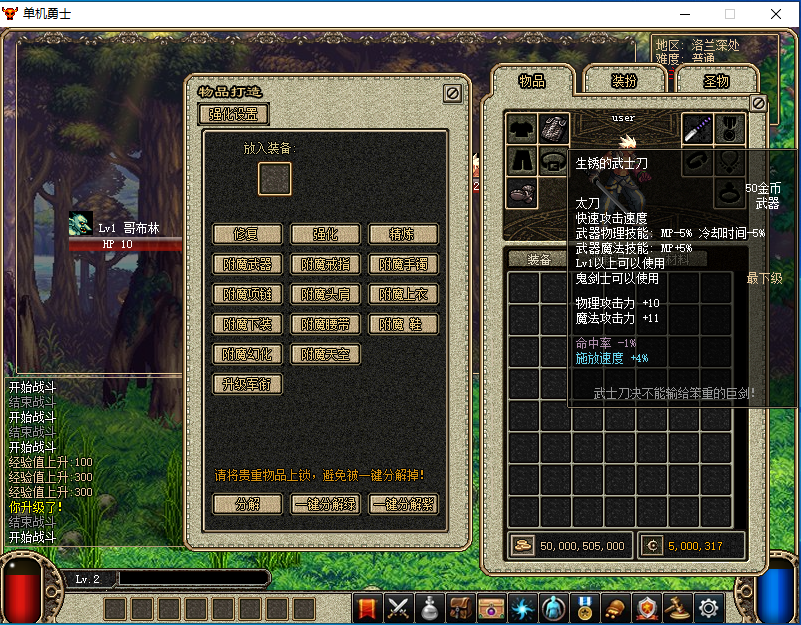Click the 分解 disassemble button
801x625 pixels.
pos(247,504)
